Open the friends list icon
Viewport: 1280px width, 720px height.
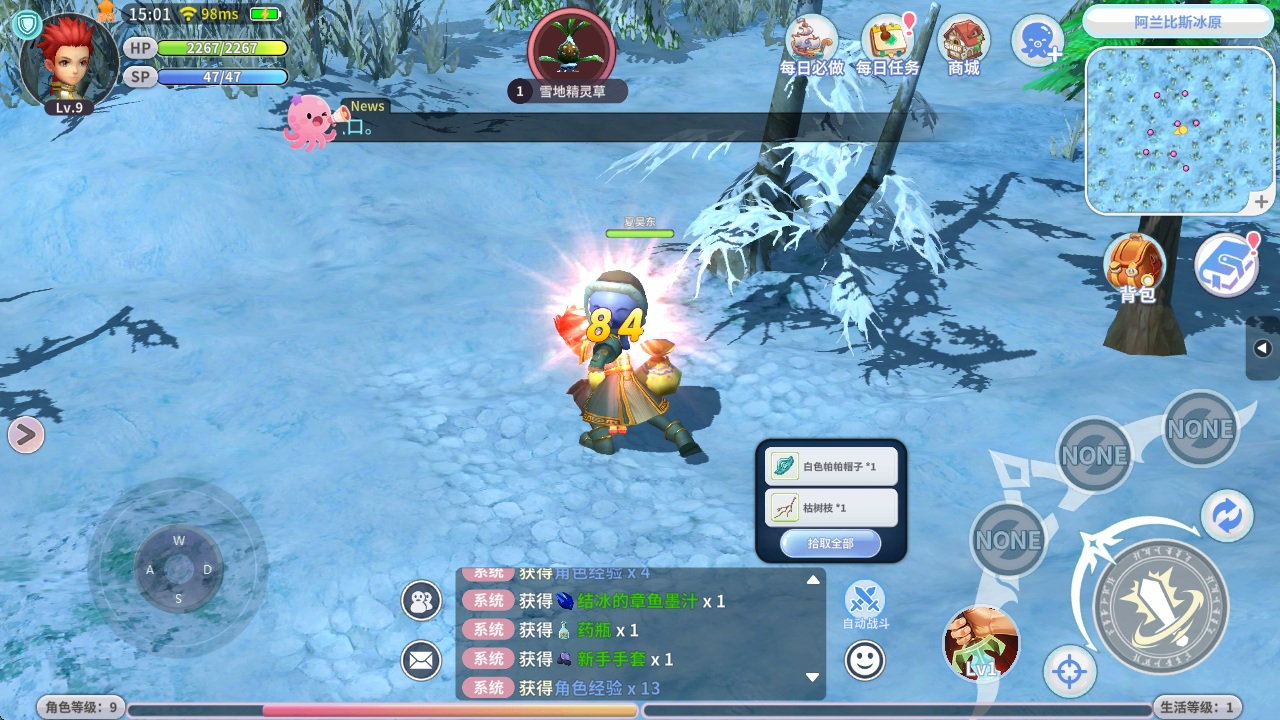tap(421, 600)
